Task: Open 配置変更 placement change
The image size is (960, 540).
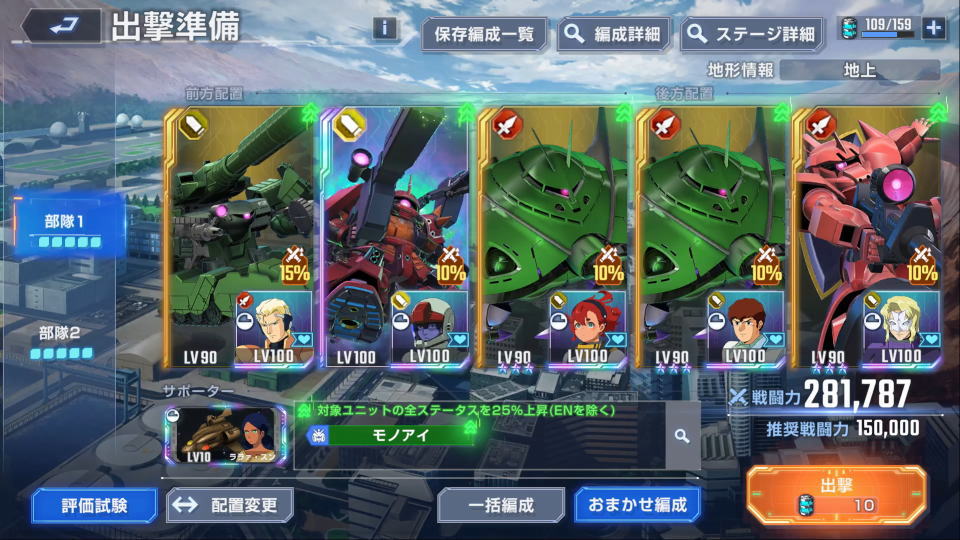Action: [x=230, y=505]
